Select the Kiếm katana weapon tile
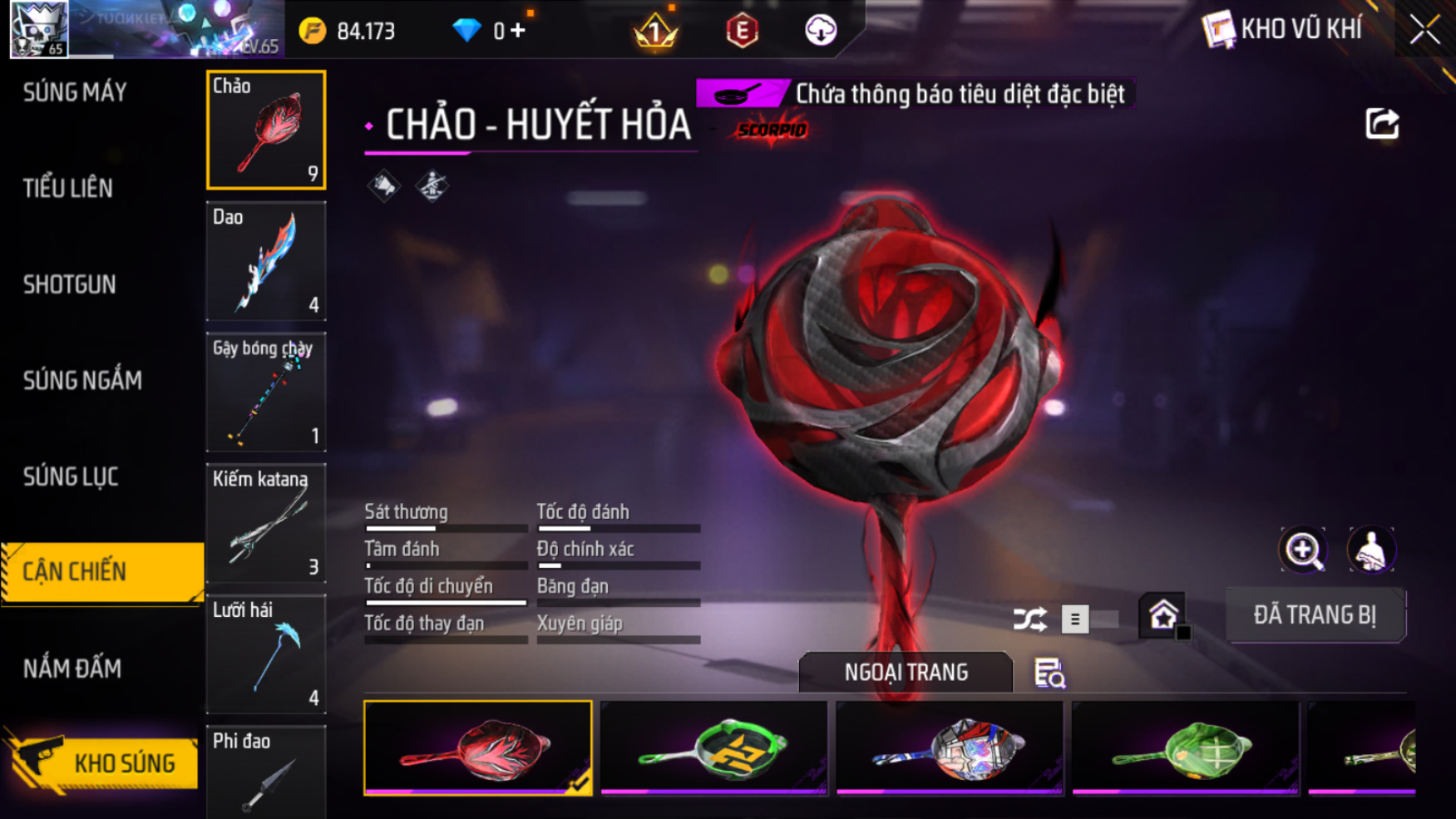The height and width of the screenshot is (819, 1456). pyautogui.click(x=266, y=524)
